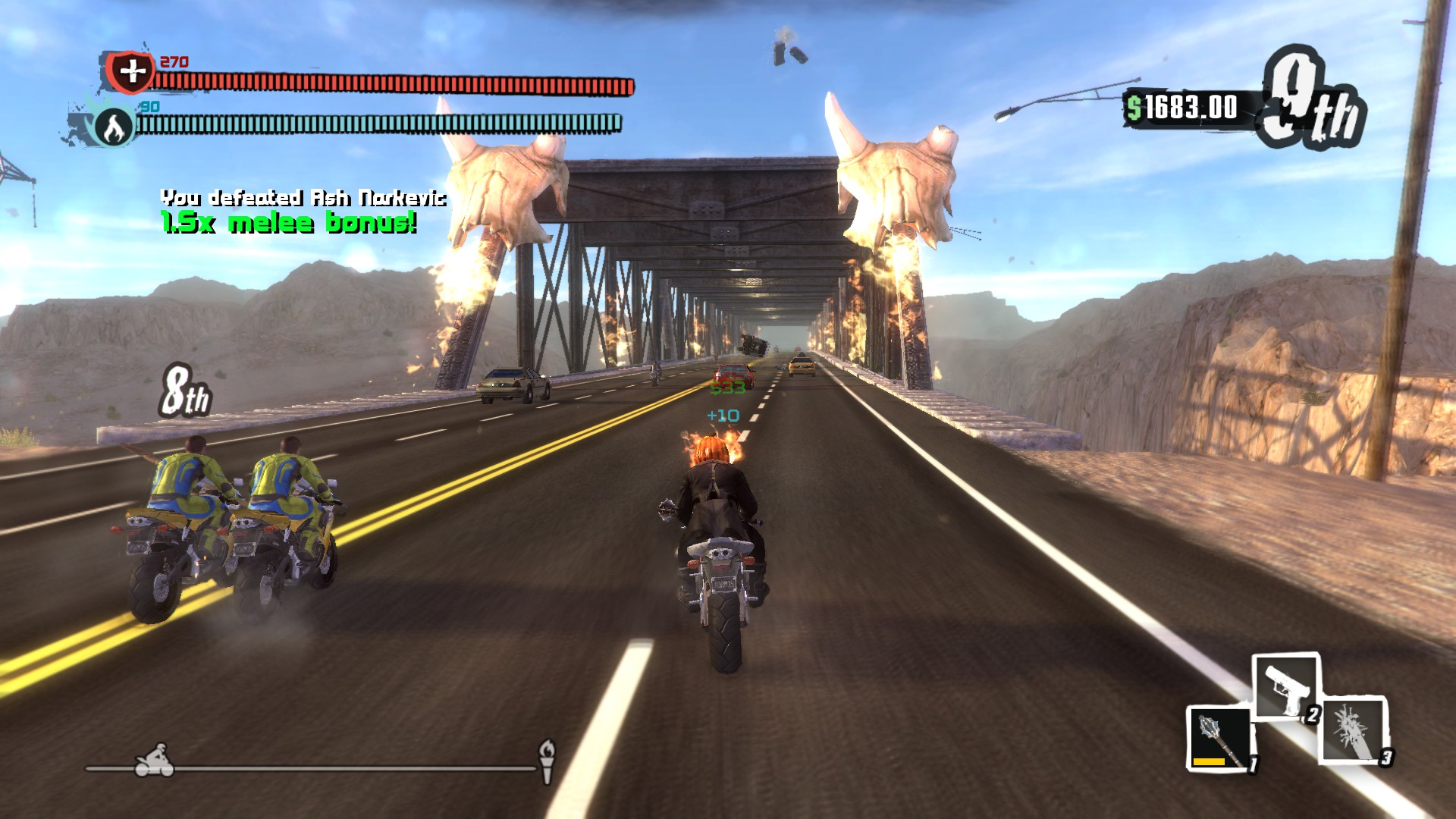This screenshot has height=819, width=1456.
Task: Click the motorcycle marker on the progress track
Action: [155, 761]
